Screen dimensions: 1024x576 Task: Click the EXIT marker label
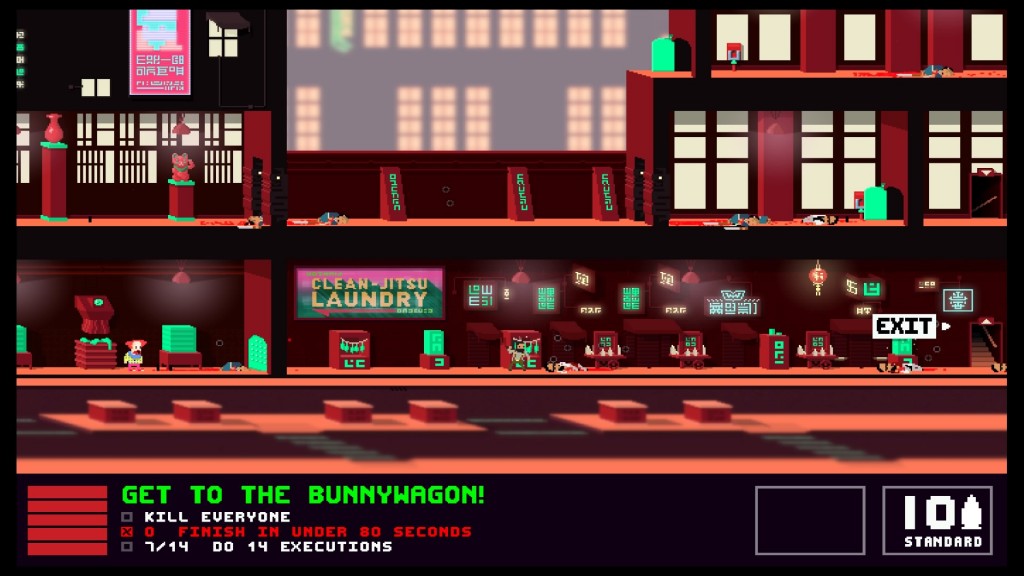coord(905,326)
